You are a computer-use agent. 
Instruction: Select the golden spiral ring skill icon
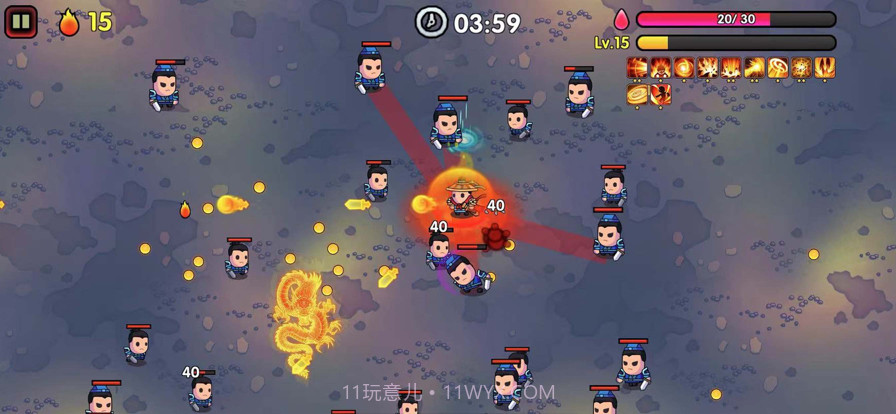tap(637, 94)
